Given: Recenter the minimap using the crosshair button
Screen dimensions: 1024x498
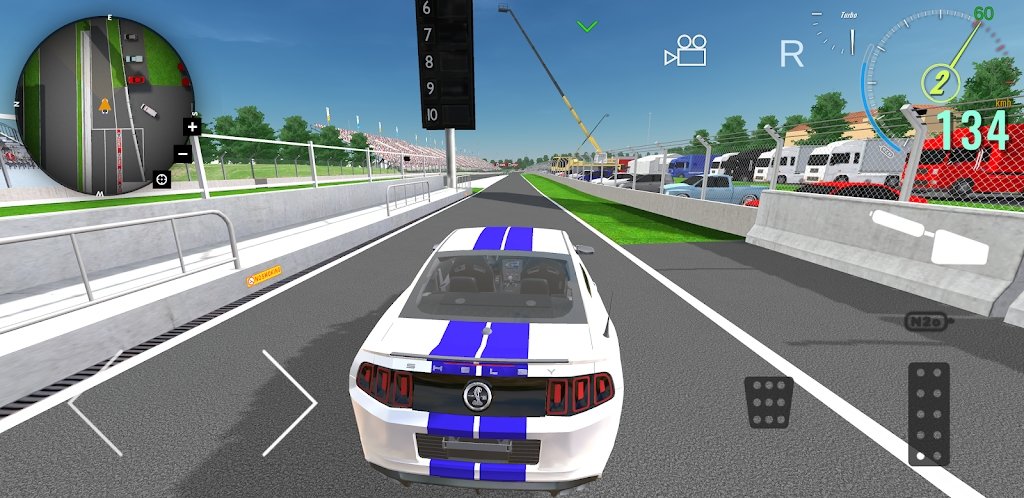Looking at the screenshot, I should [x=160, y=179].
